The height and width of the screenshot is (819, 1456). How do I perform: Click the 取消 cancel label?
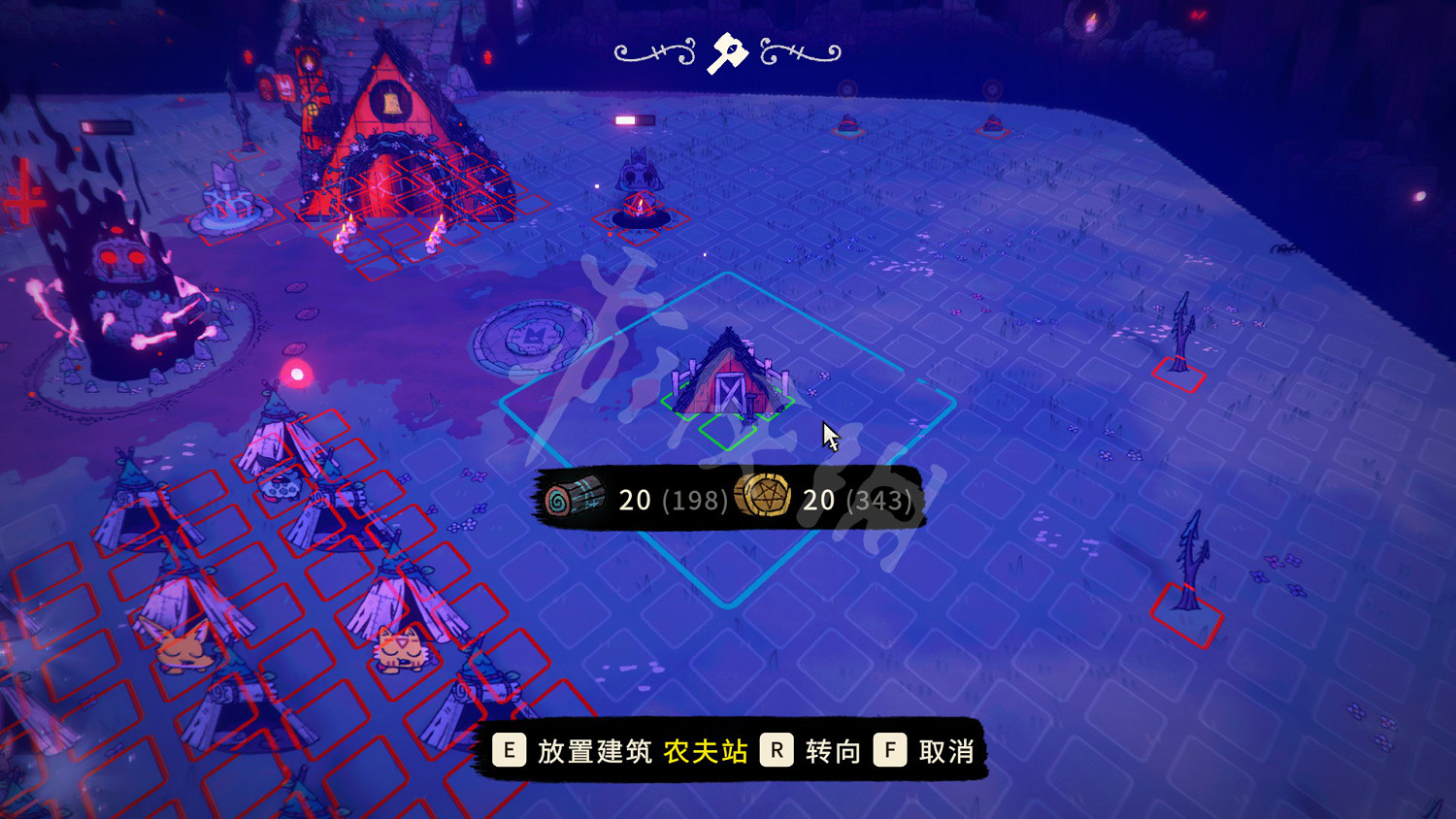click(x=946, y=749)
